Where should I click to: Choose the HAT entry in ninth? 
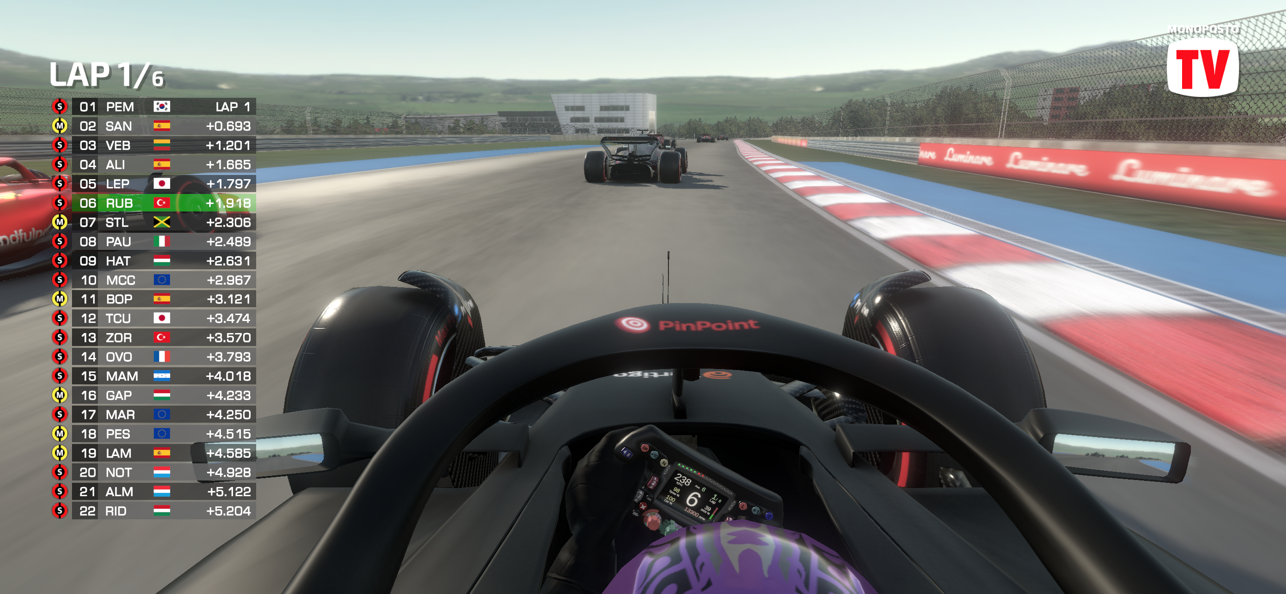pyautogui.click(x=155, y=261)
